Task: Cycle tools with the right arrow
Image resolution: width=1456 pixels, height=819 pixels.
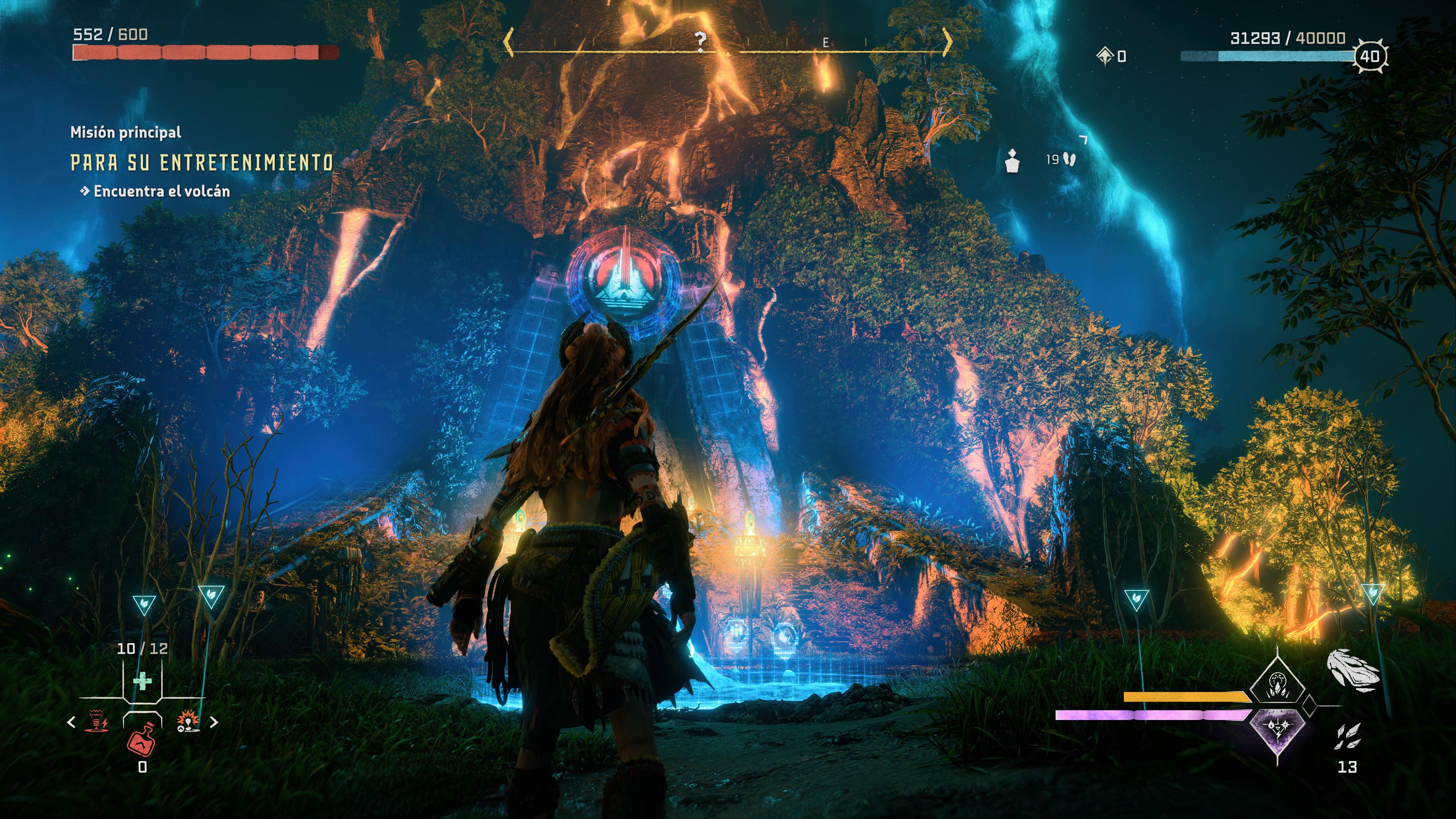Action: [x=214, y=722]
